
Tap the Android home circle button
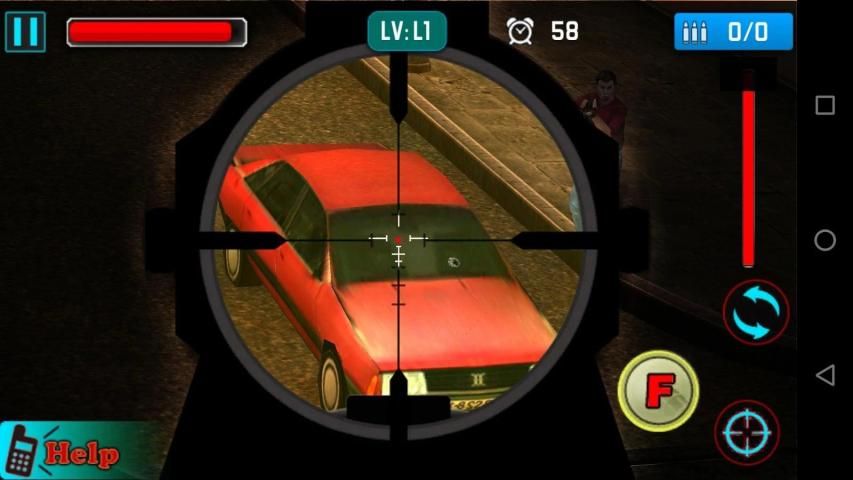tap(825, 240)
